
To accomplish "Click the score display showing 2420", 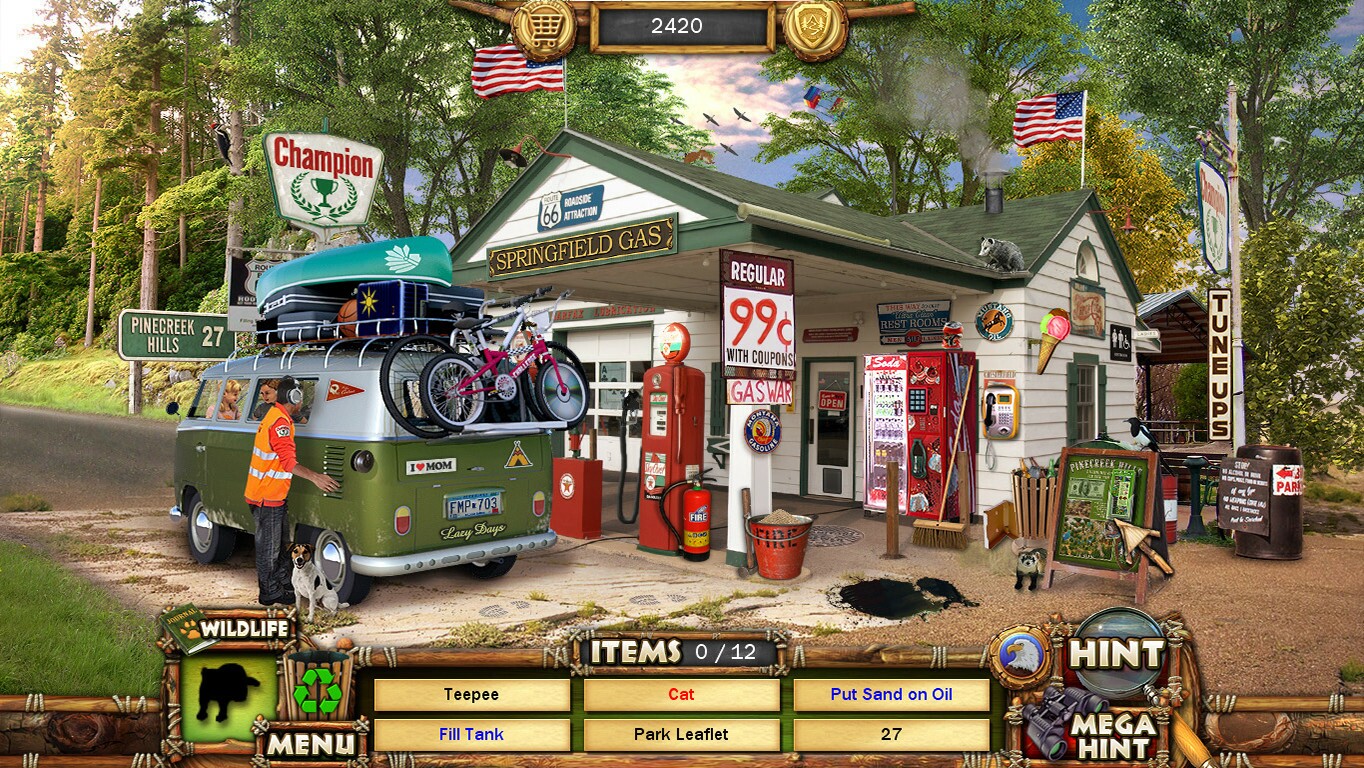I will 682,26.
